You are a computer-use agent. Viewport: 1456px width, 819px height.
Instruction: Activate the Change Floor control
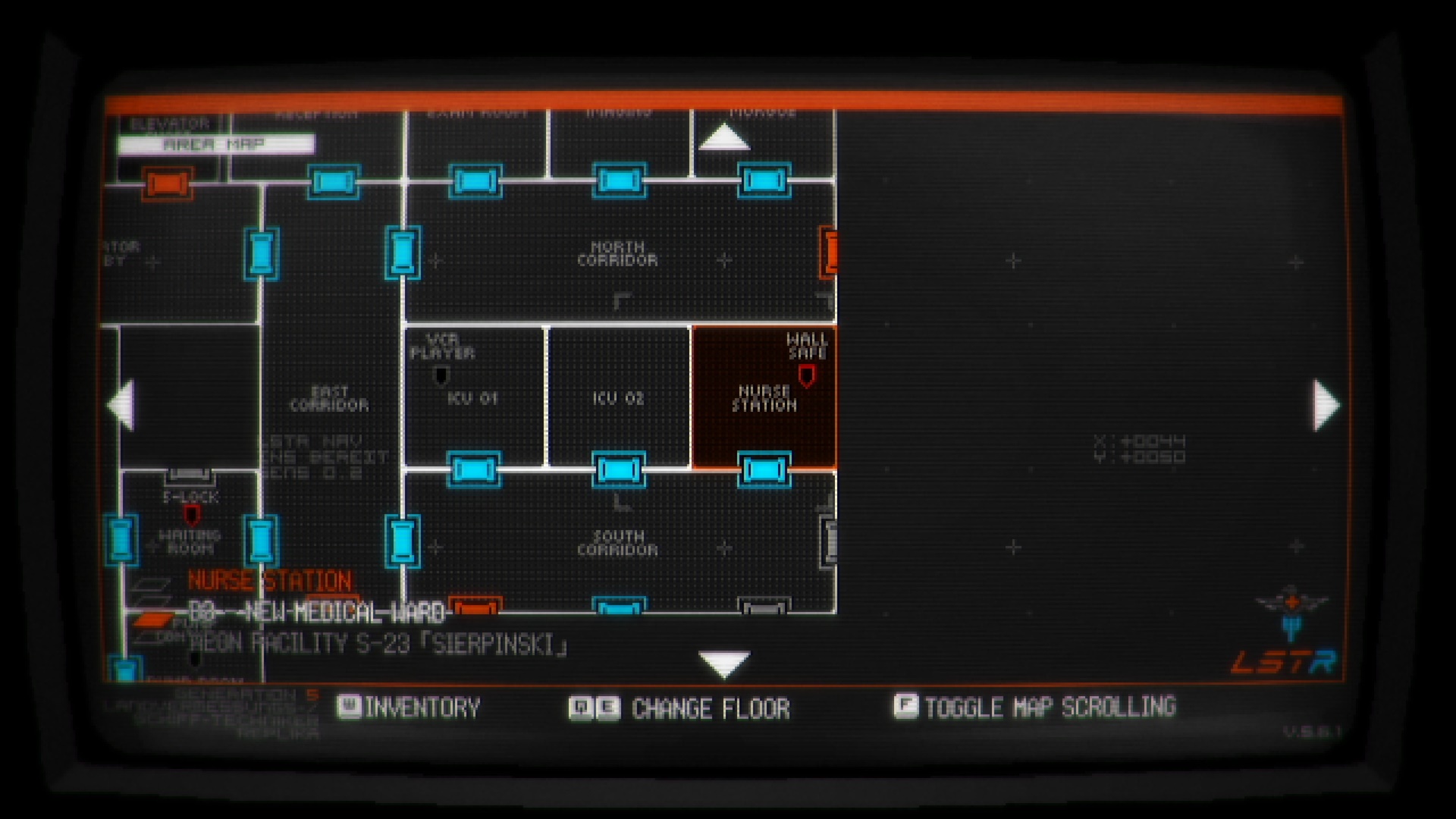point(590,708)
